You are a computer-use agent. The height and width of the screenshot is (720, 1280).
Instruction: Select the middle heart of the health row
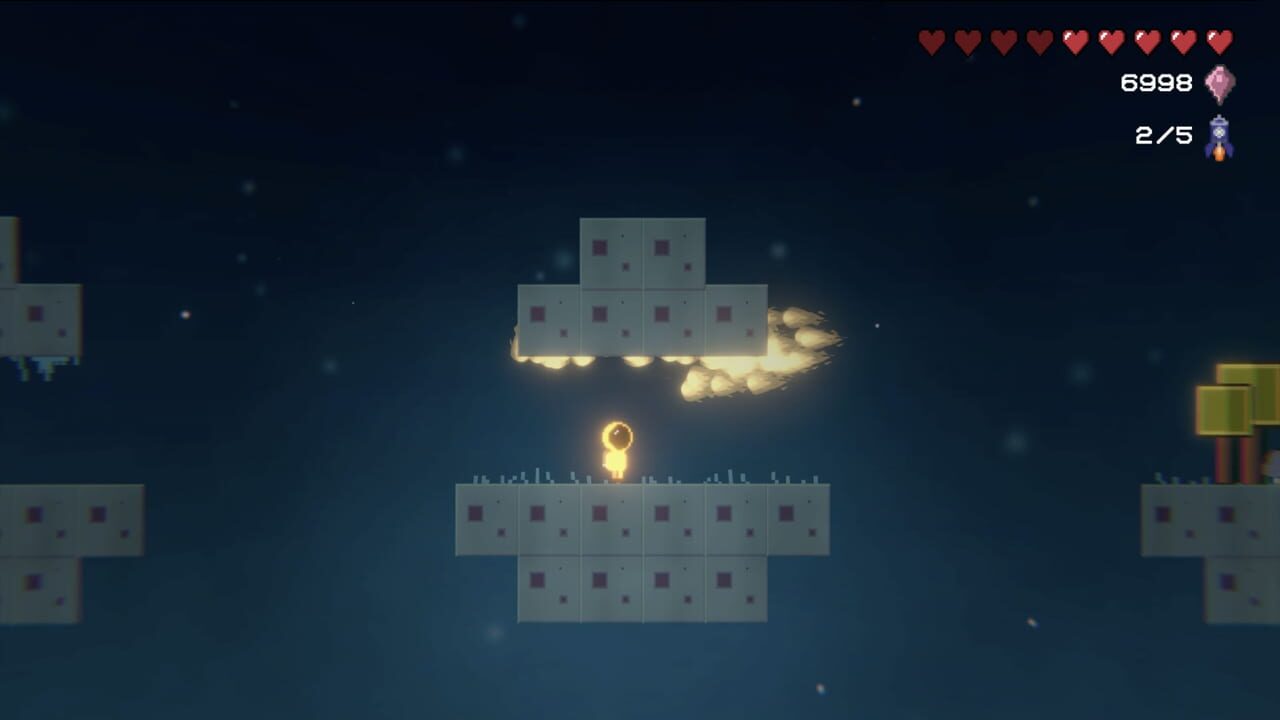(1073, 43)
